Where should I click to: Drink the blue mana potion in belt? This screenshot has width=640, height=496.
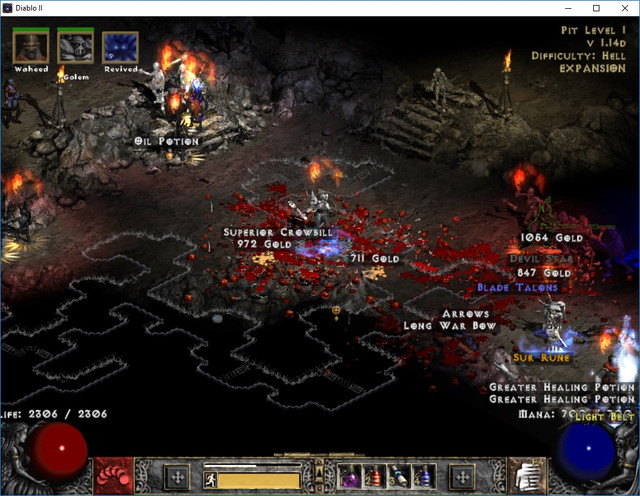pos(423,476)
